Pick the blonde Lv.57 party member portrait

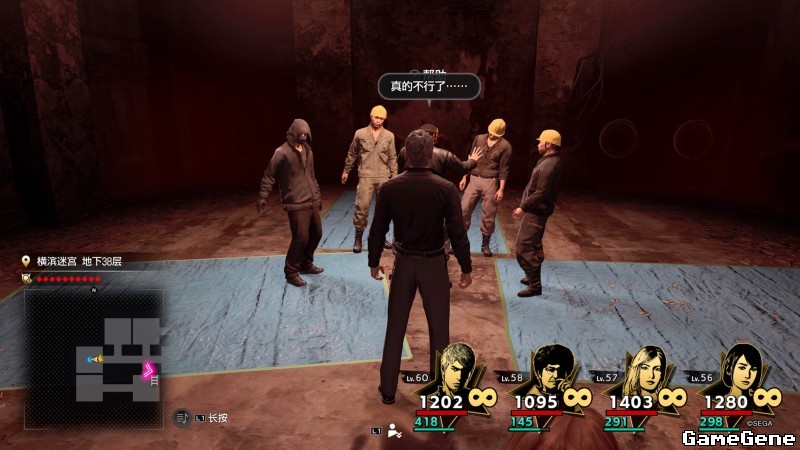[644, 368]
